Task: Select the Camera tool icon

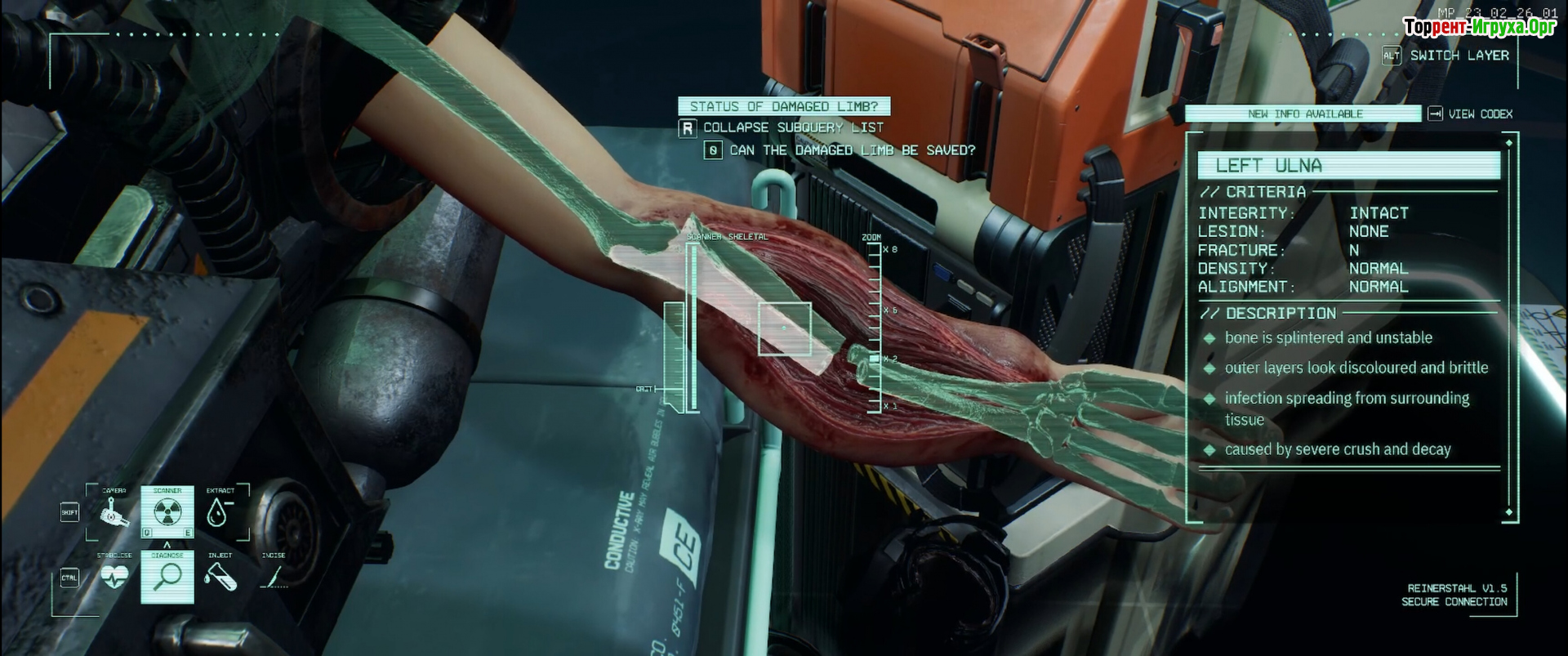Action: (114, 513)
